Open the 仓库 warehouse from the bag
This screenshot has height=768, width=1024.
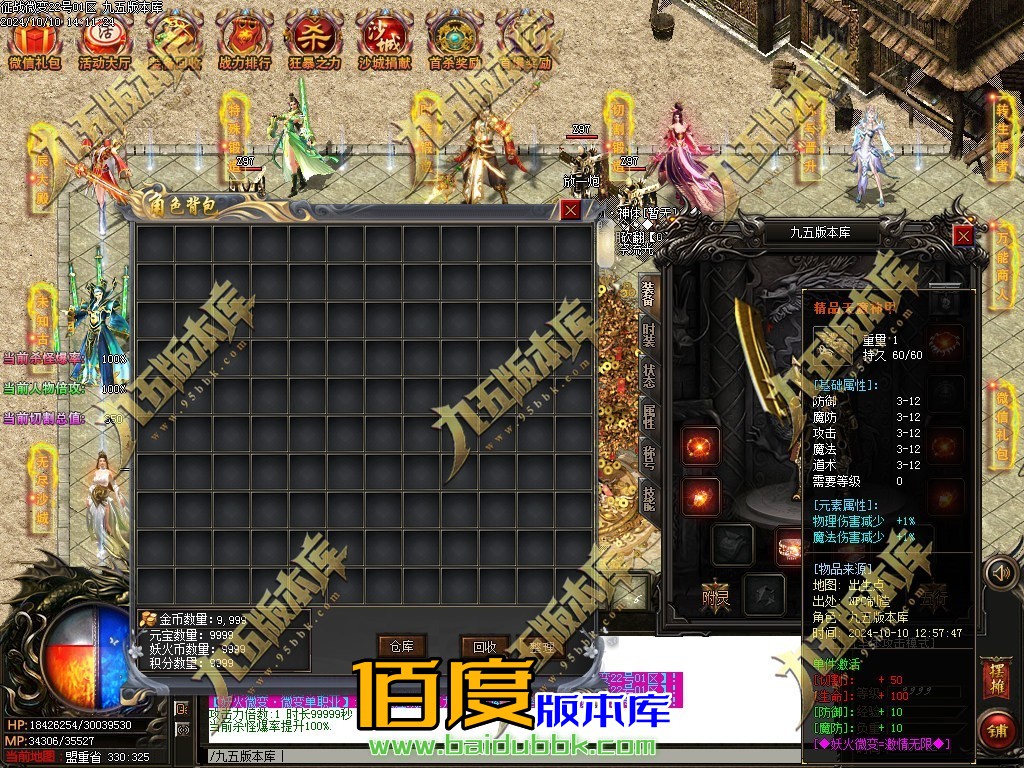click(402, 646)
